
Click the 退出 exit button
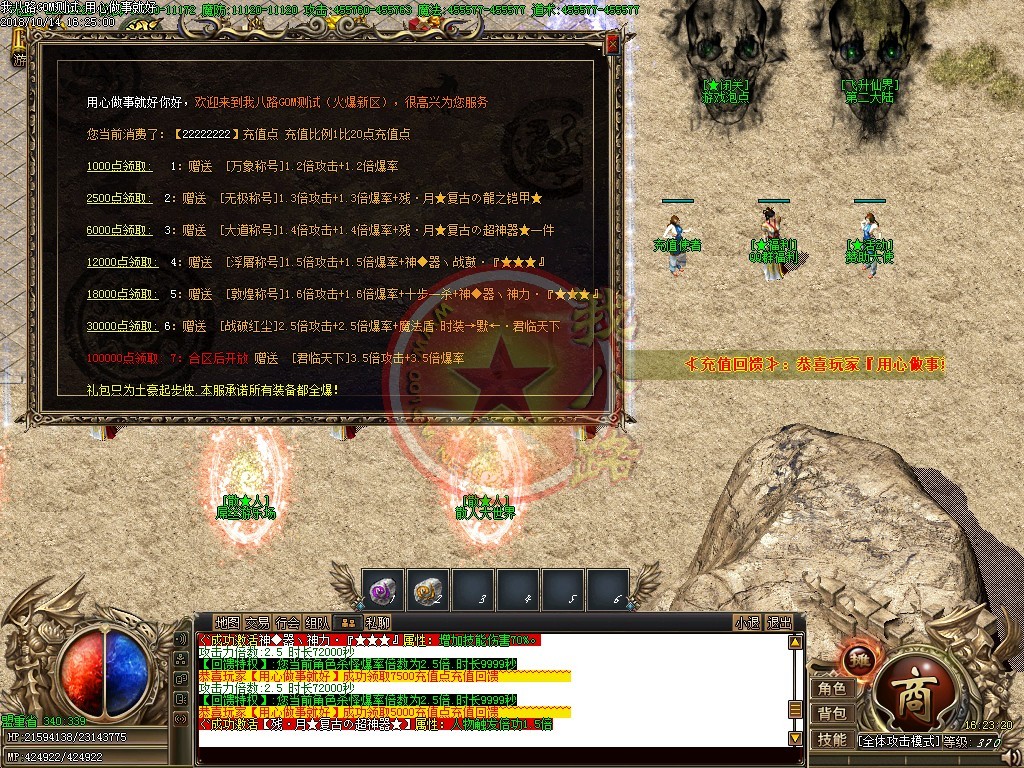(x=779, y=622)
